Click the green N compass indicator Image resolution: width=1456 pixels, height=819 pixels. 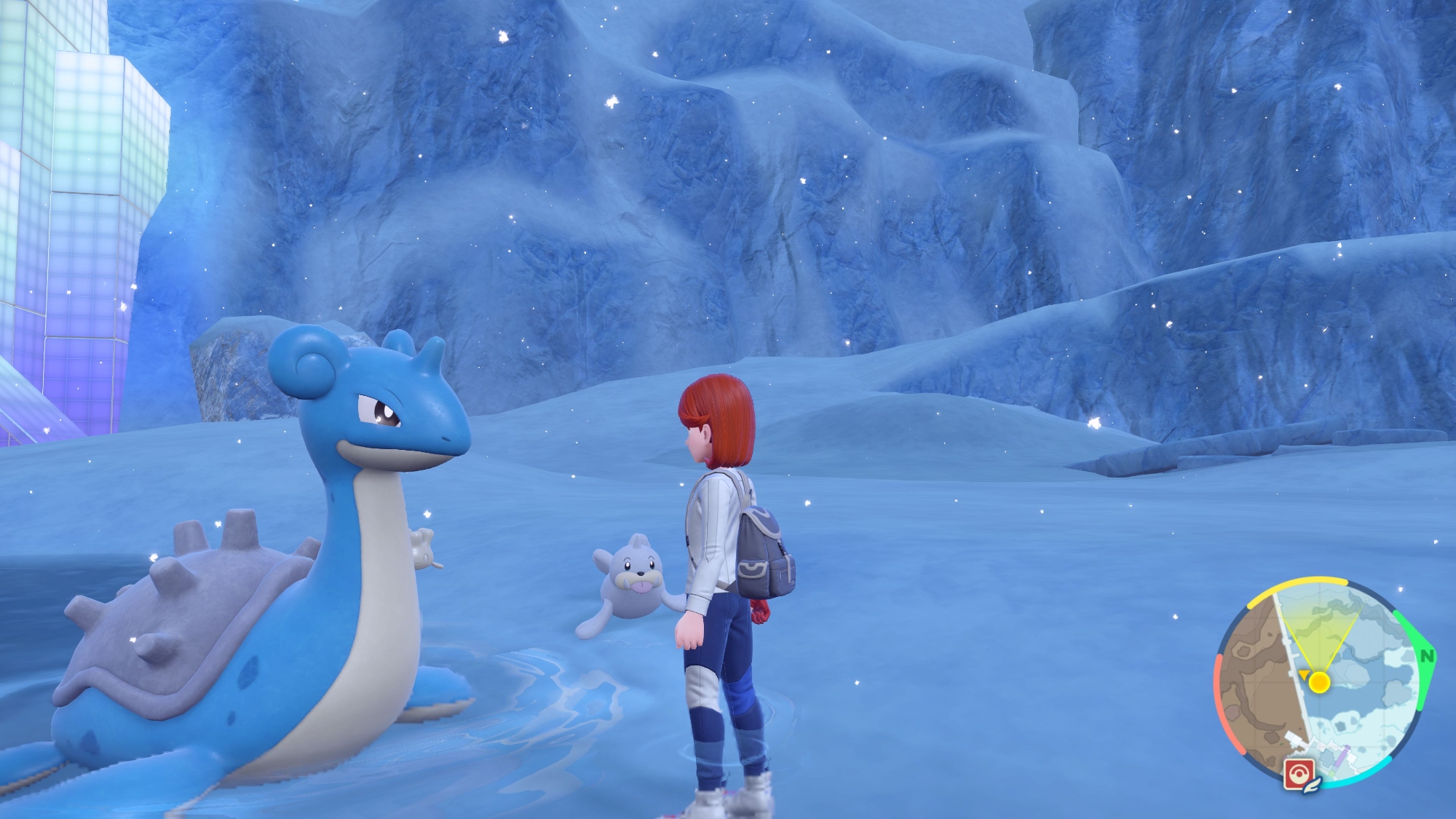1427,657
